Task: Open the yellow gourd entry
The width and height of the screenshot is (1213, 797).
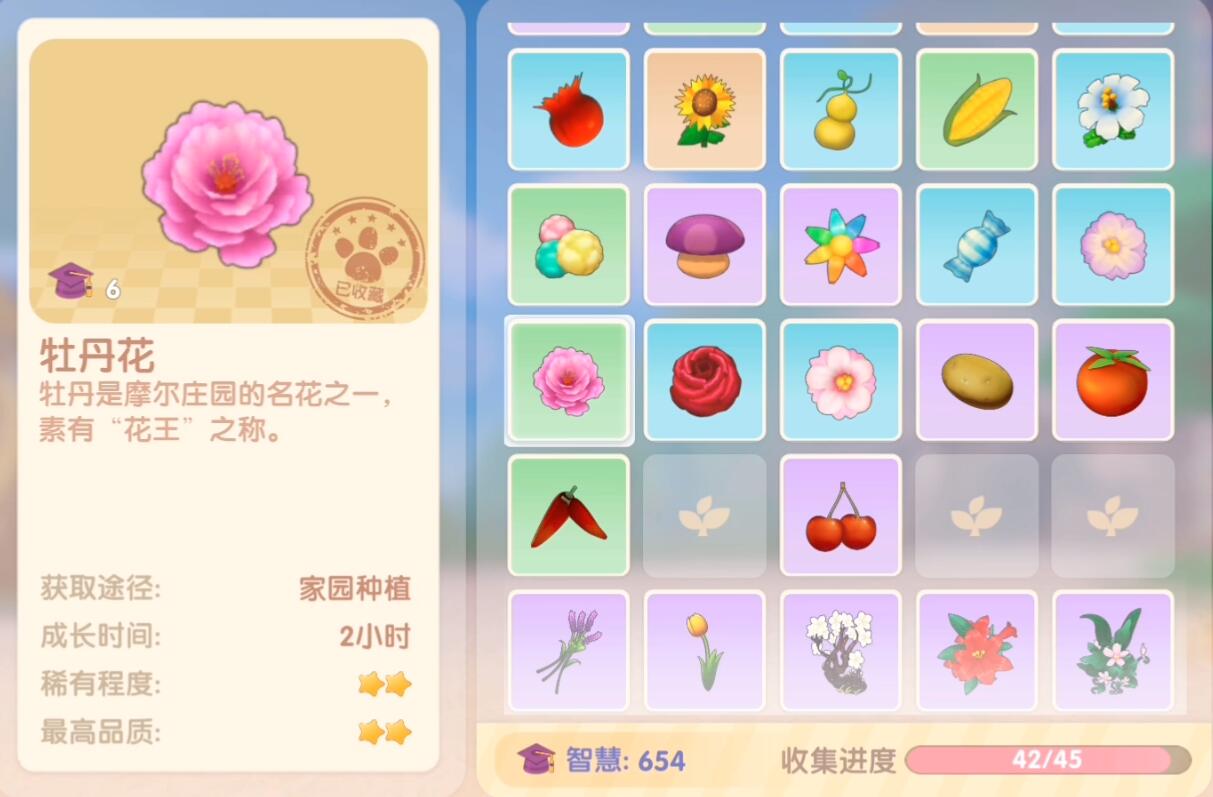Action: click(840, 110)
